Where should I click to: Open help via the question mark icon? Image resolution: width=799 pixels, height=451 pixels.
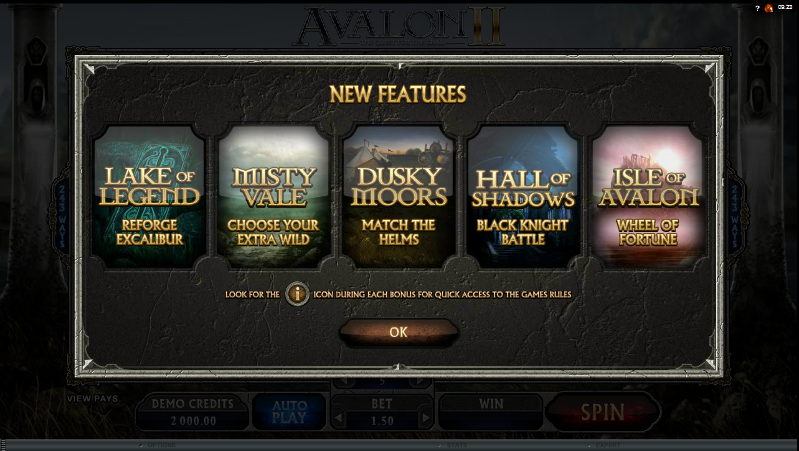(757, 7)
